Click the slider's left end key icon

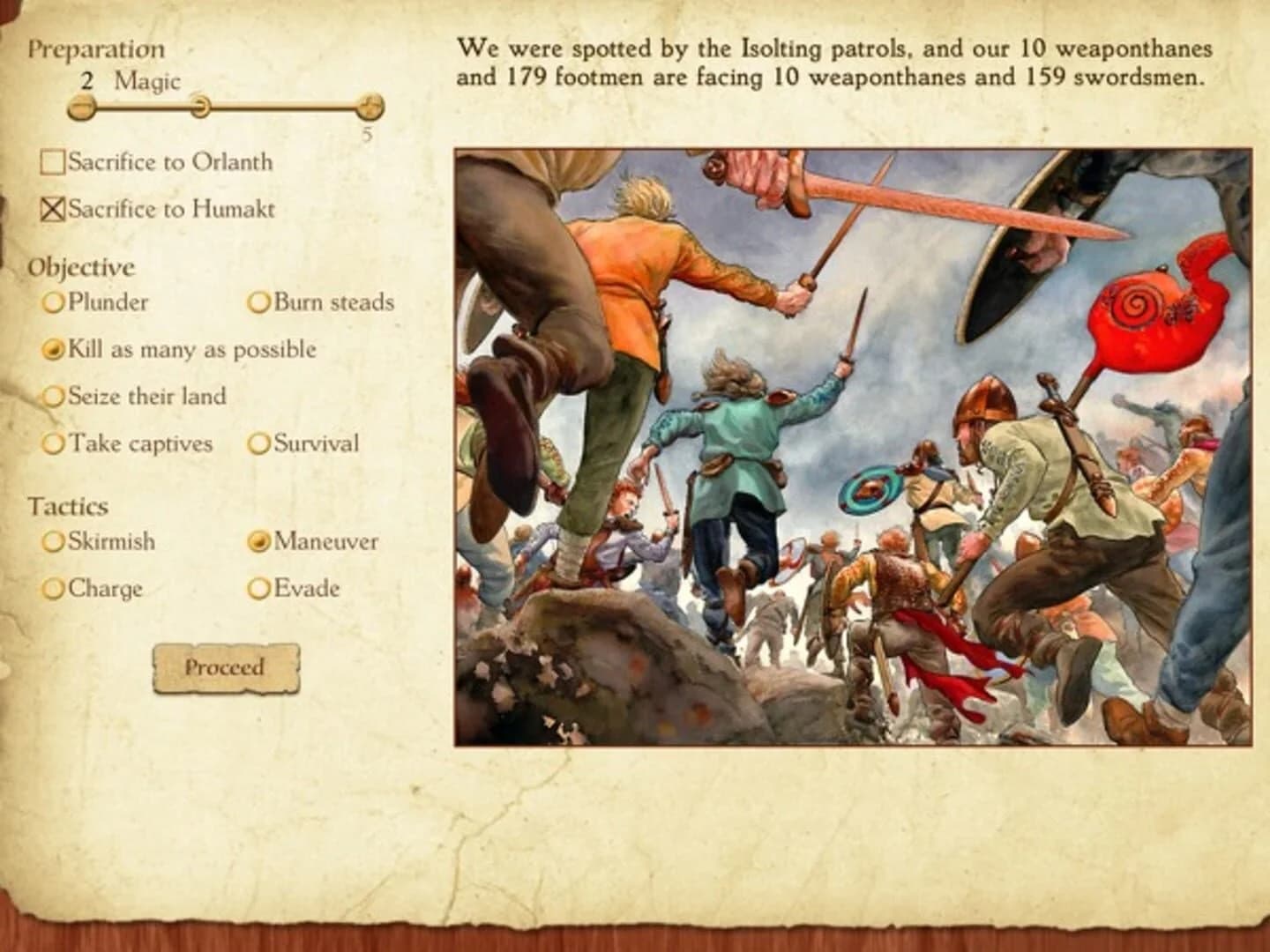[80, 106]
